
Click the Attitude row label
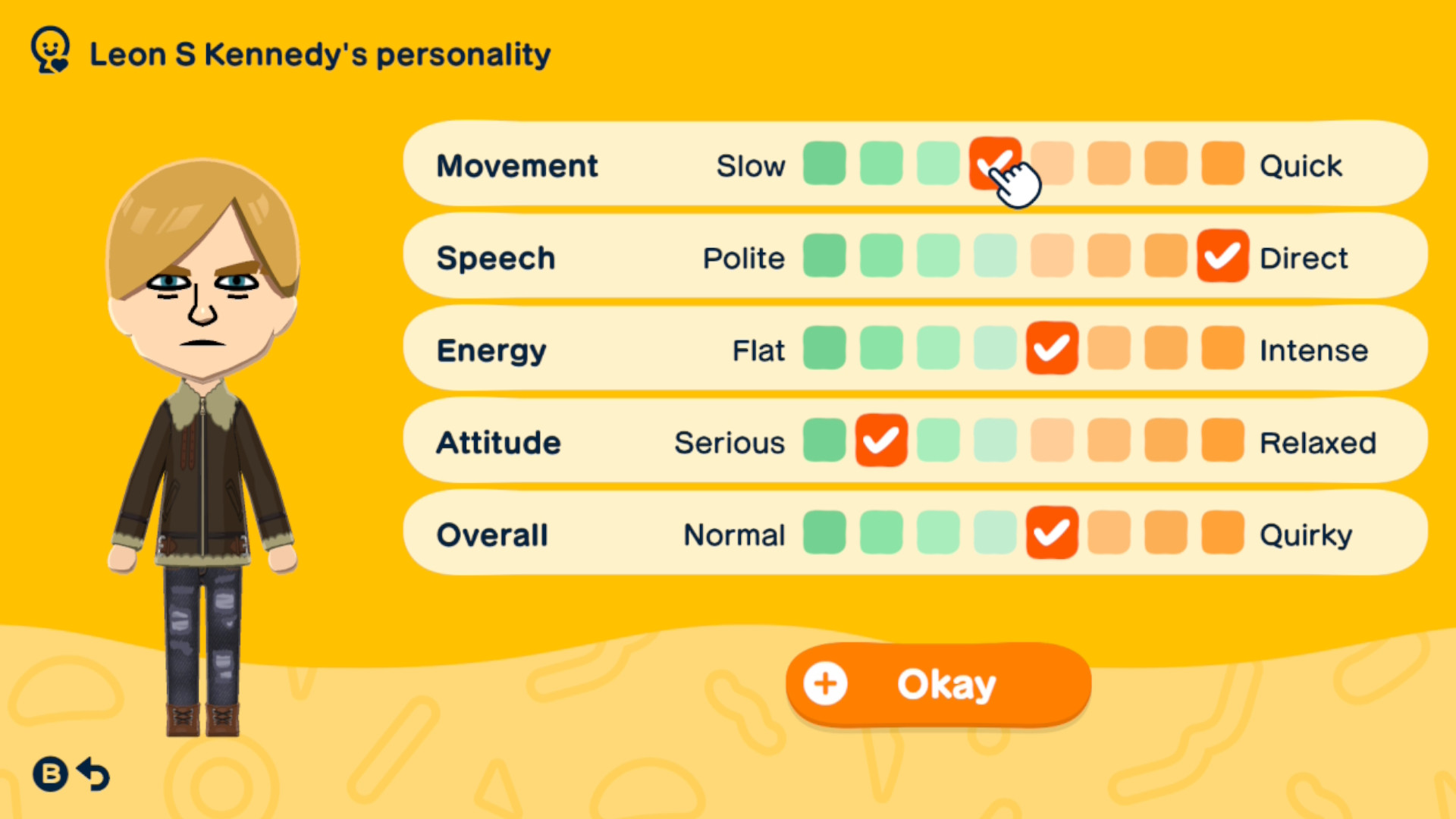coord(498,442)
